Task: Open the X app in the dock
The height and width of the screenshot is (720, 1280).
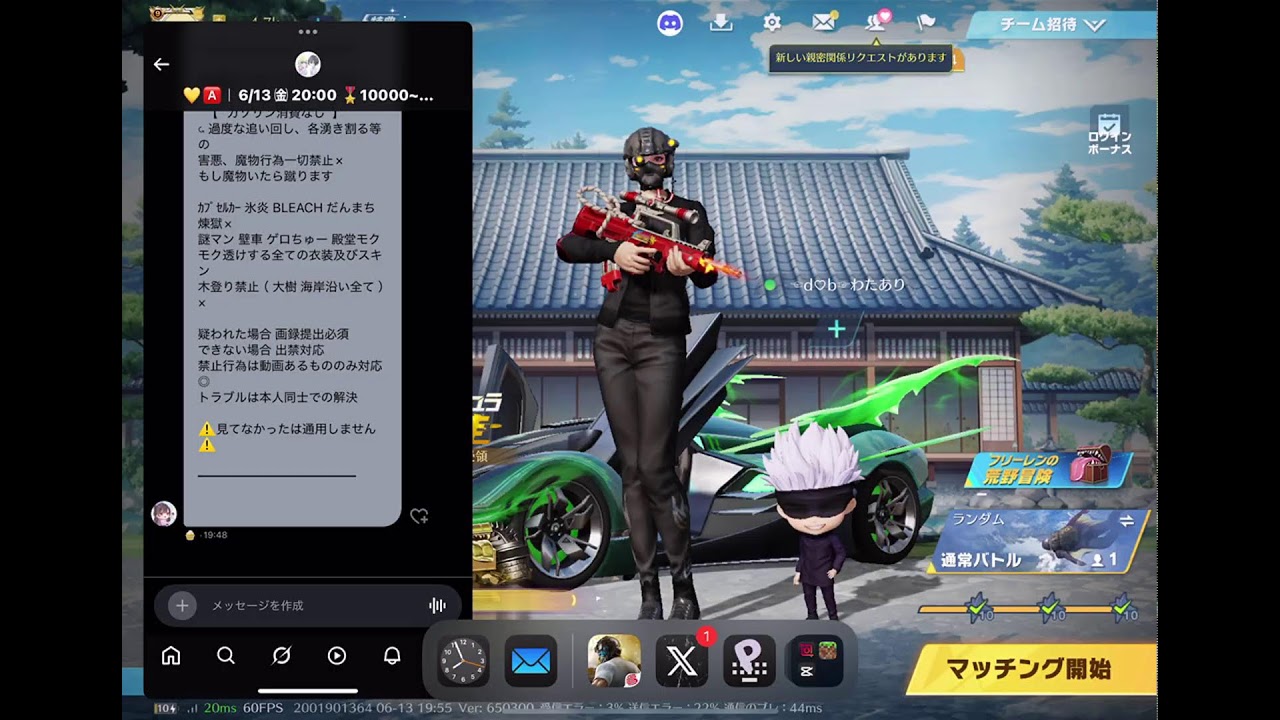Action: [681, 661]
